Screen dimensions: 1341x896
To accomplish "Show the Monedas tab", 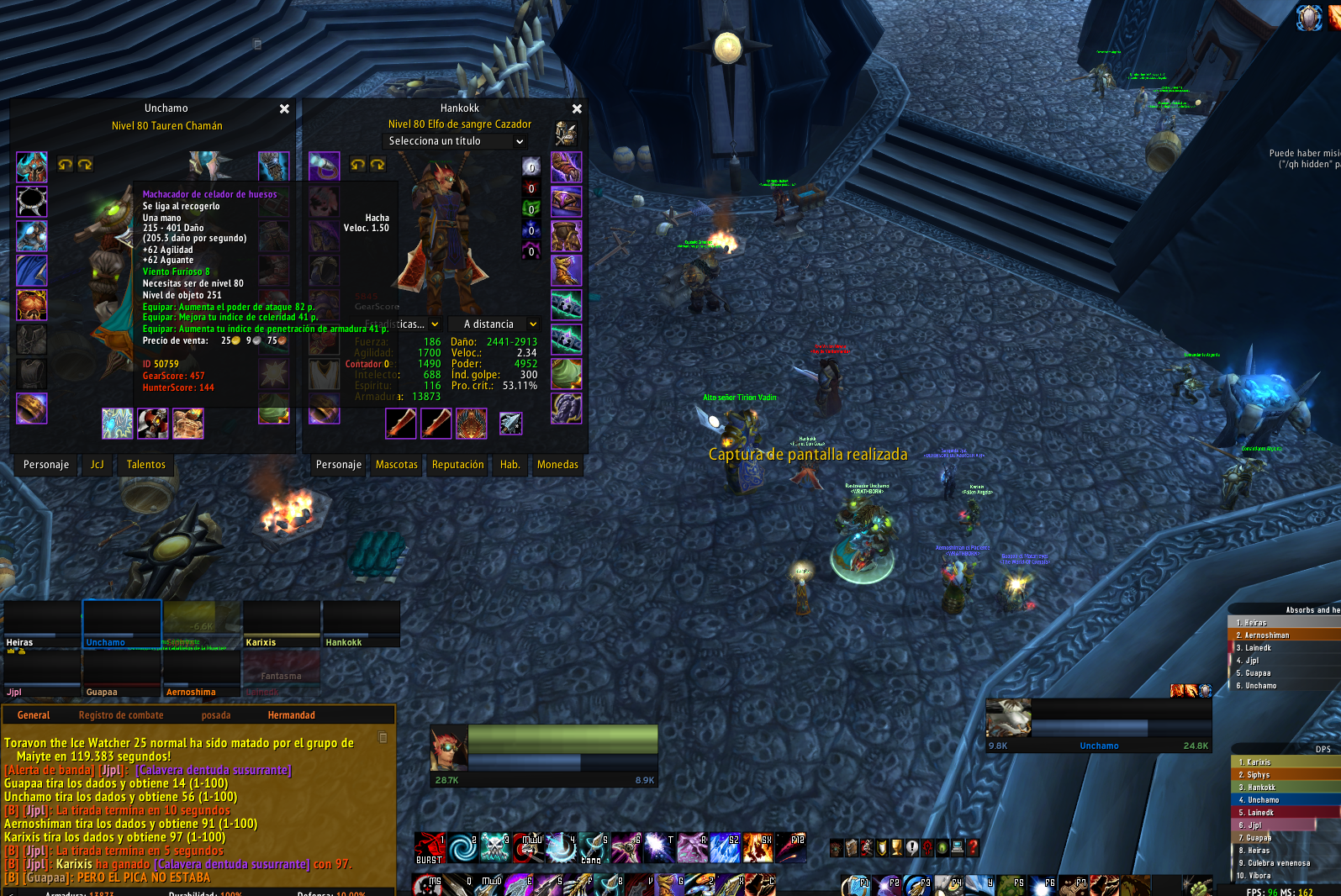I will 557,465.
